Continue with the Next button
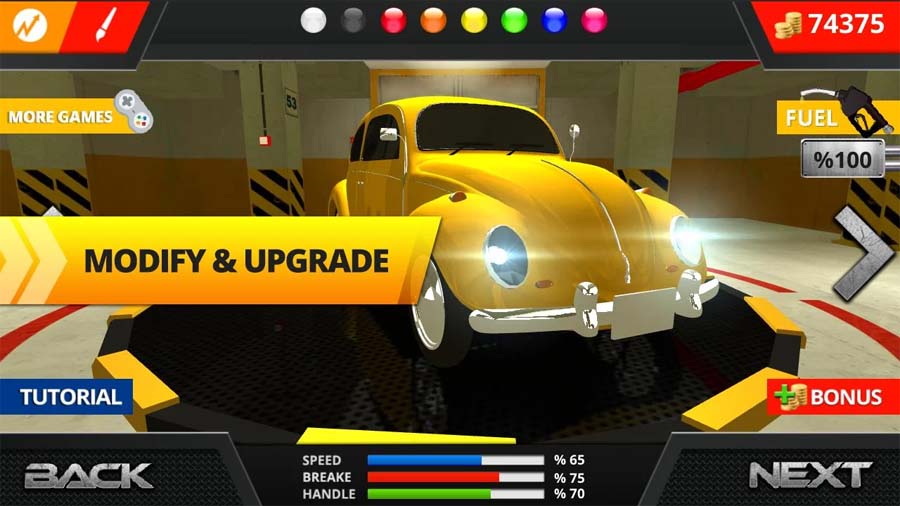The width and height of the screenshot is (900, 506). (810, 475)
